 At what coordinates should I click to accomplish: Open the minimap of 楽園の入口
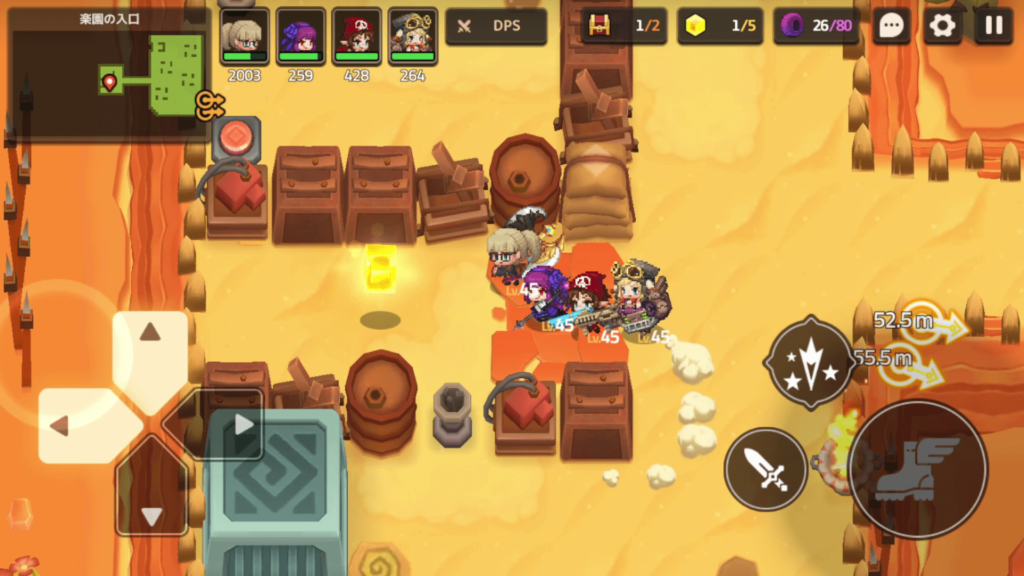108,73
